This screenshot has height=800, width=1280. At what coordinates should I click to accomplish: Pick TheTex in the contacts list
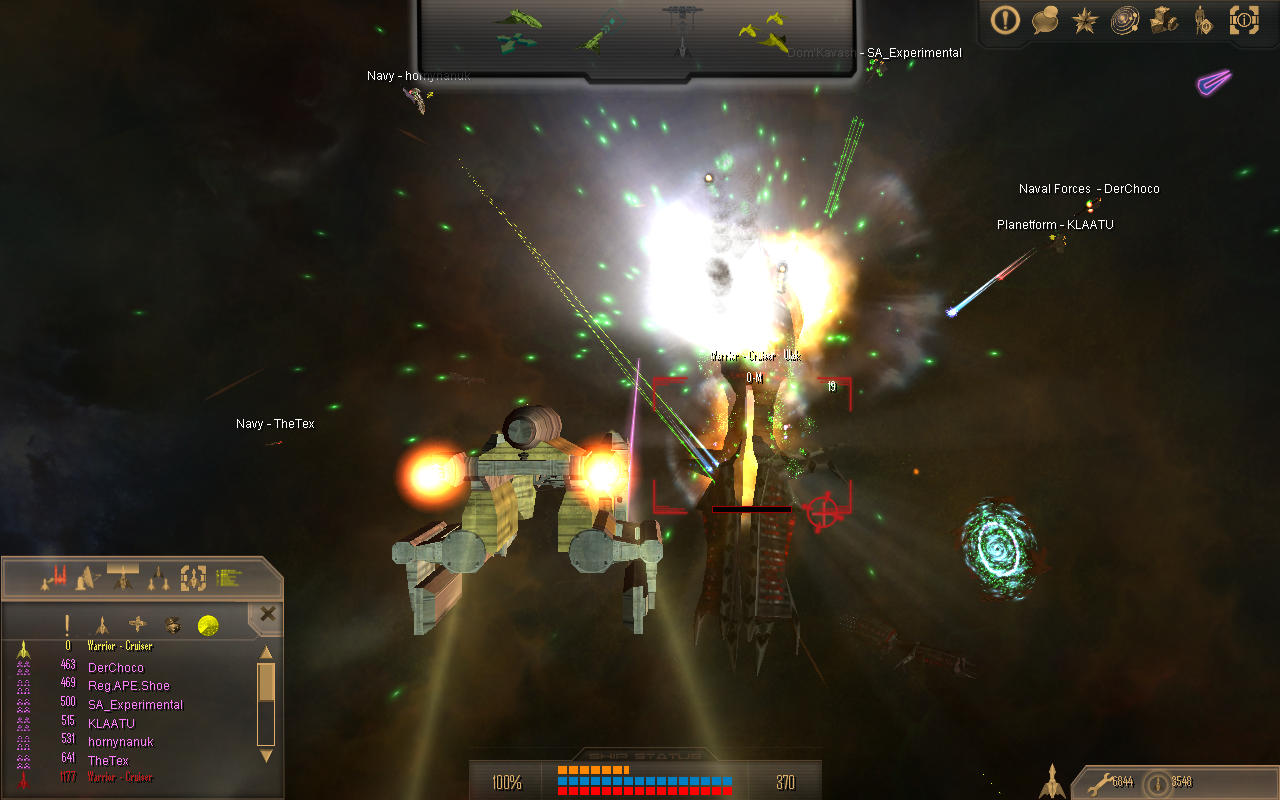point(108,760)
